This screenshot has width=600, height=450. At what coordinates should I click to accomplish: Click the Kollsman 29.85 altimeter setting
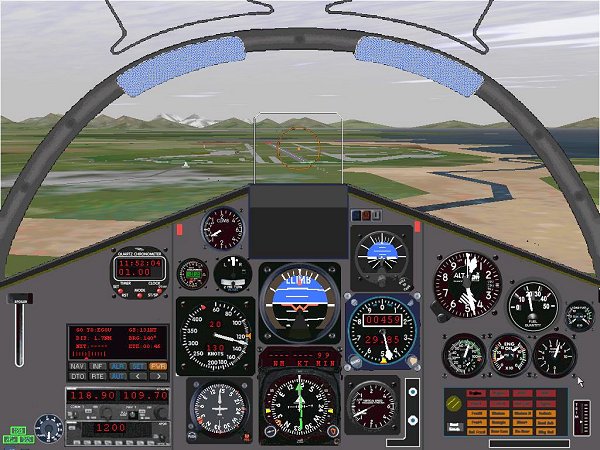[x=383, y=339]
